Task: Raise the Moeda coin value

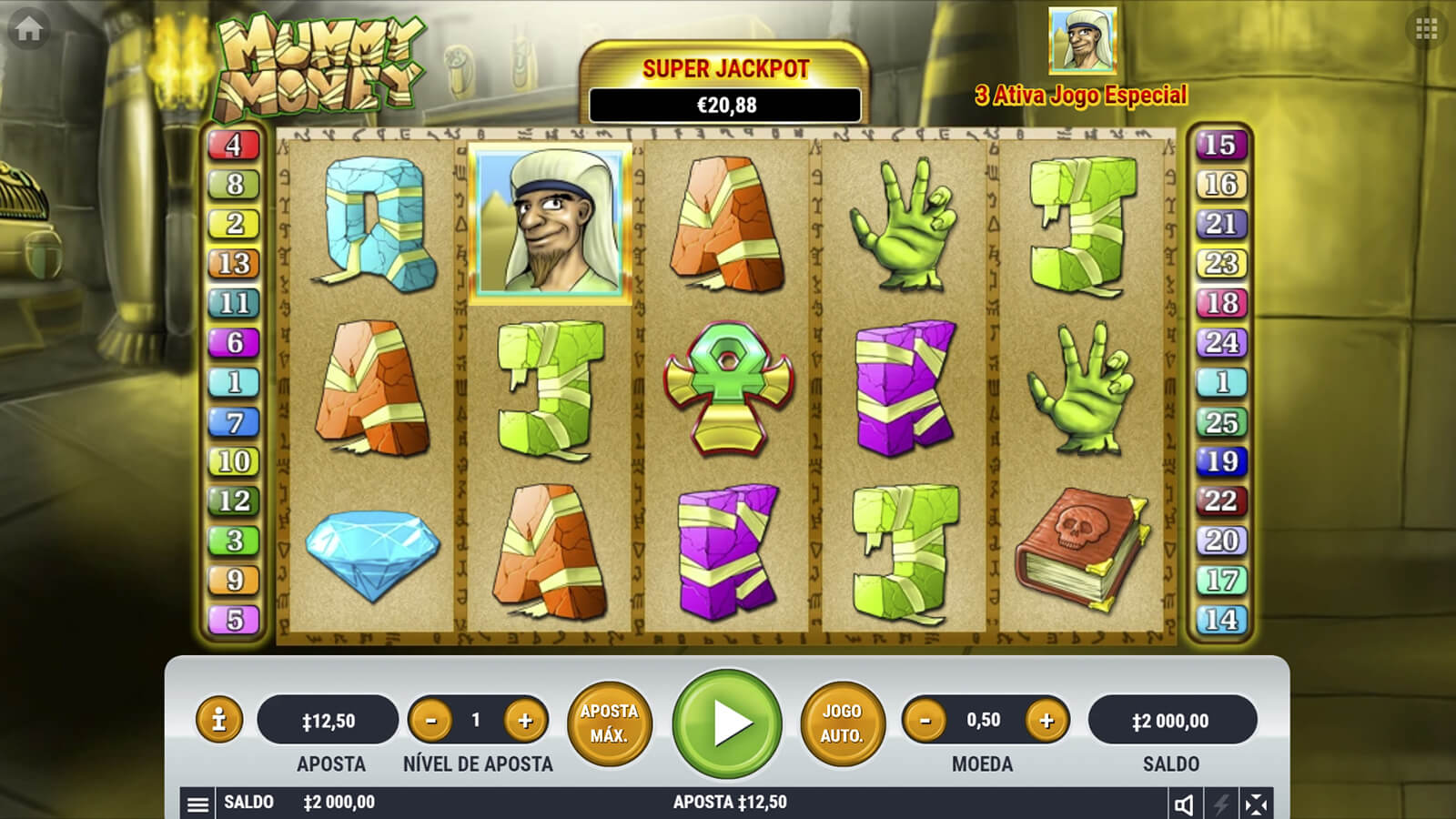Action: click(1046, 721)
